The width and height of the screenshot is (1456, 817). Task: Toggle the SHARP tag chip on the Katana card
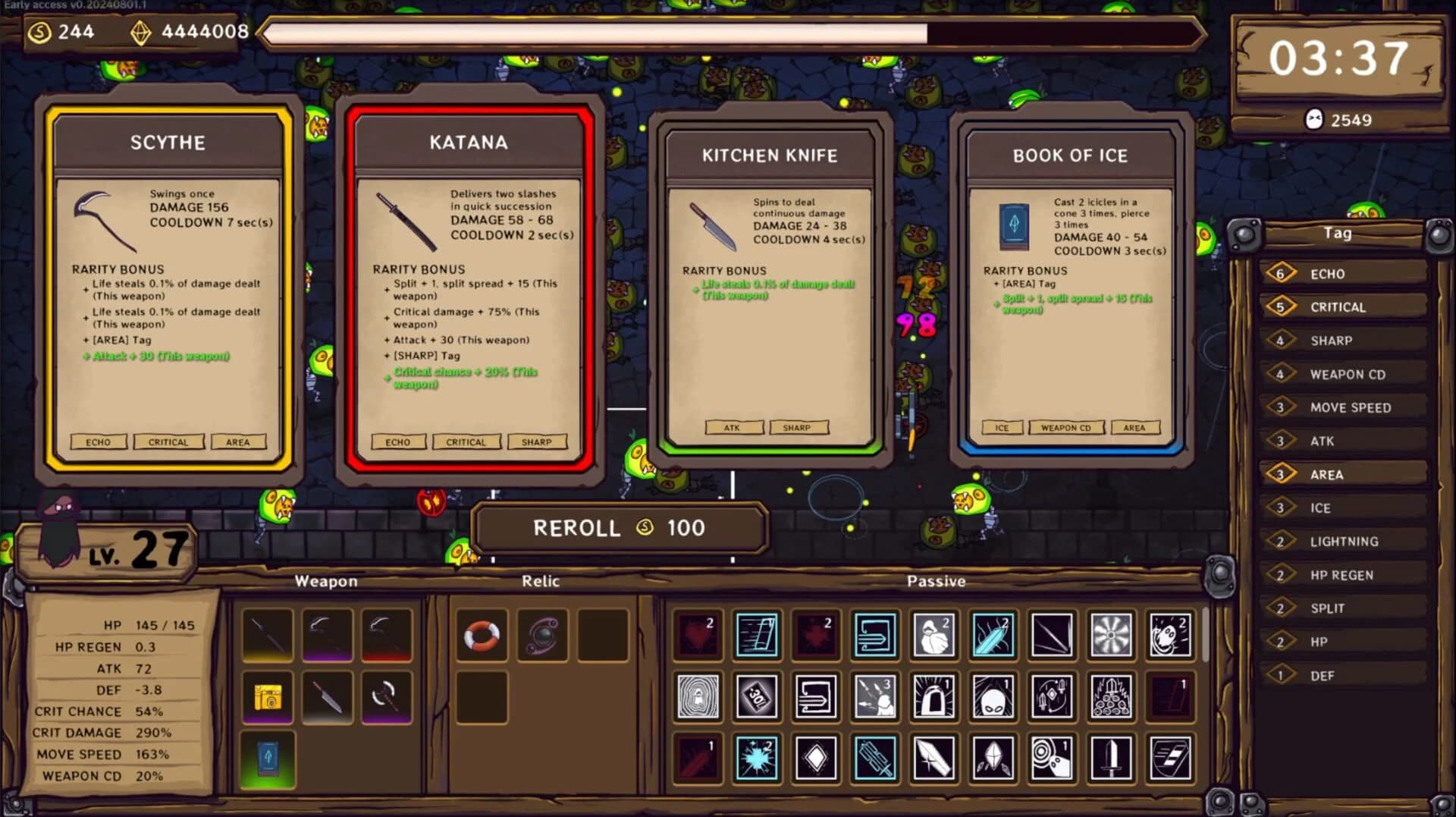(537, 441)
